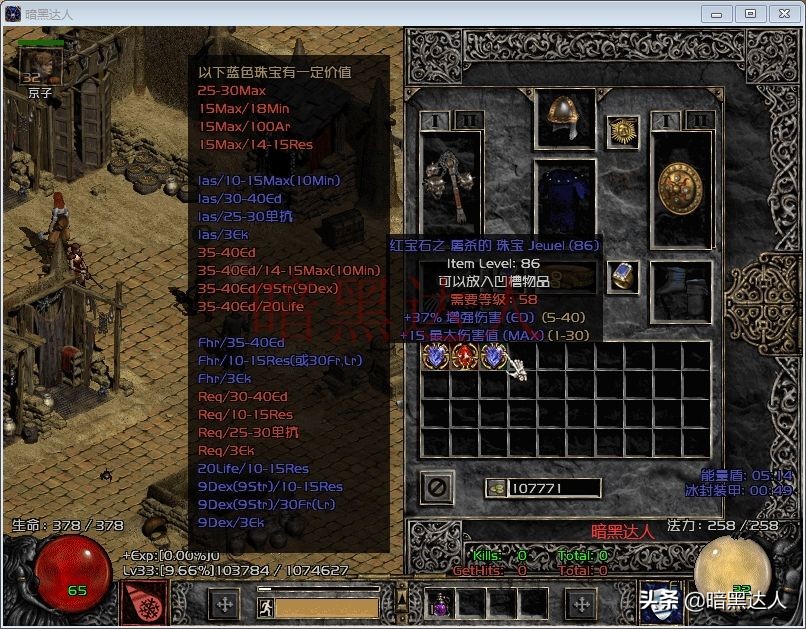Select the blue gem ring slot
The height and width of the screenshot is (629, 806).
coord(623,276)
